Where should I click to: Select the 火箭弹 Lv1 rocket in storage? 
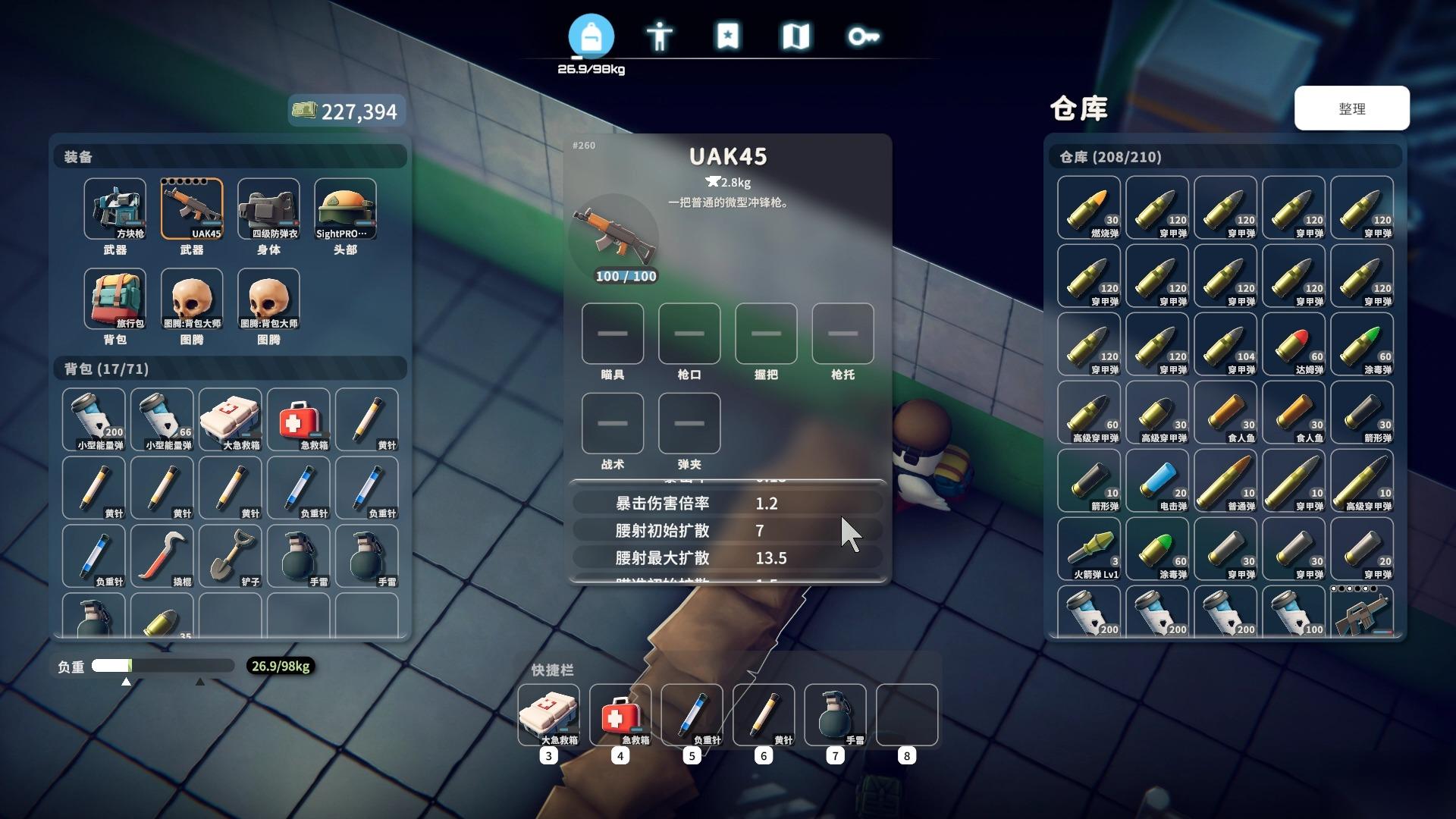1088,549
